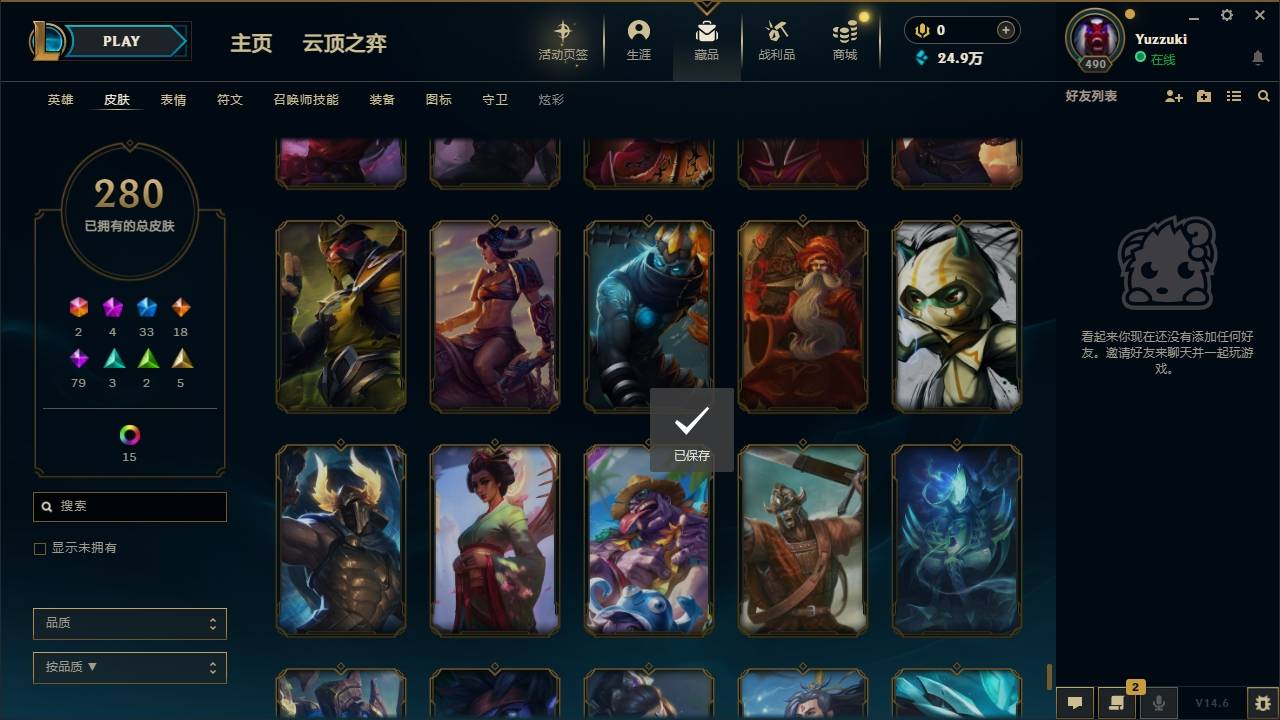Open the bug report icon
The width and height of the screenshot is (1280, 720).
(x=1262, y=702)
